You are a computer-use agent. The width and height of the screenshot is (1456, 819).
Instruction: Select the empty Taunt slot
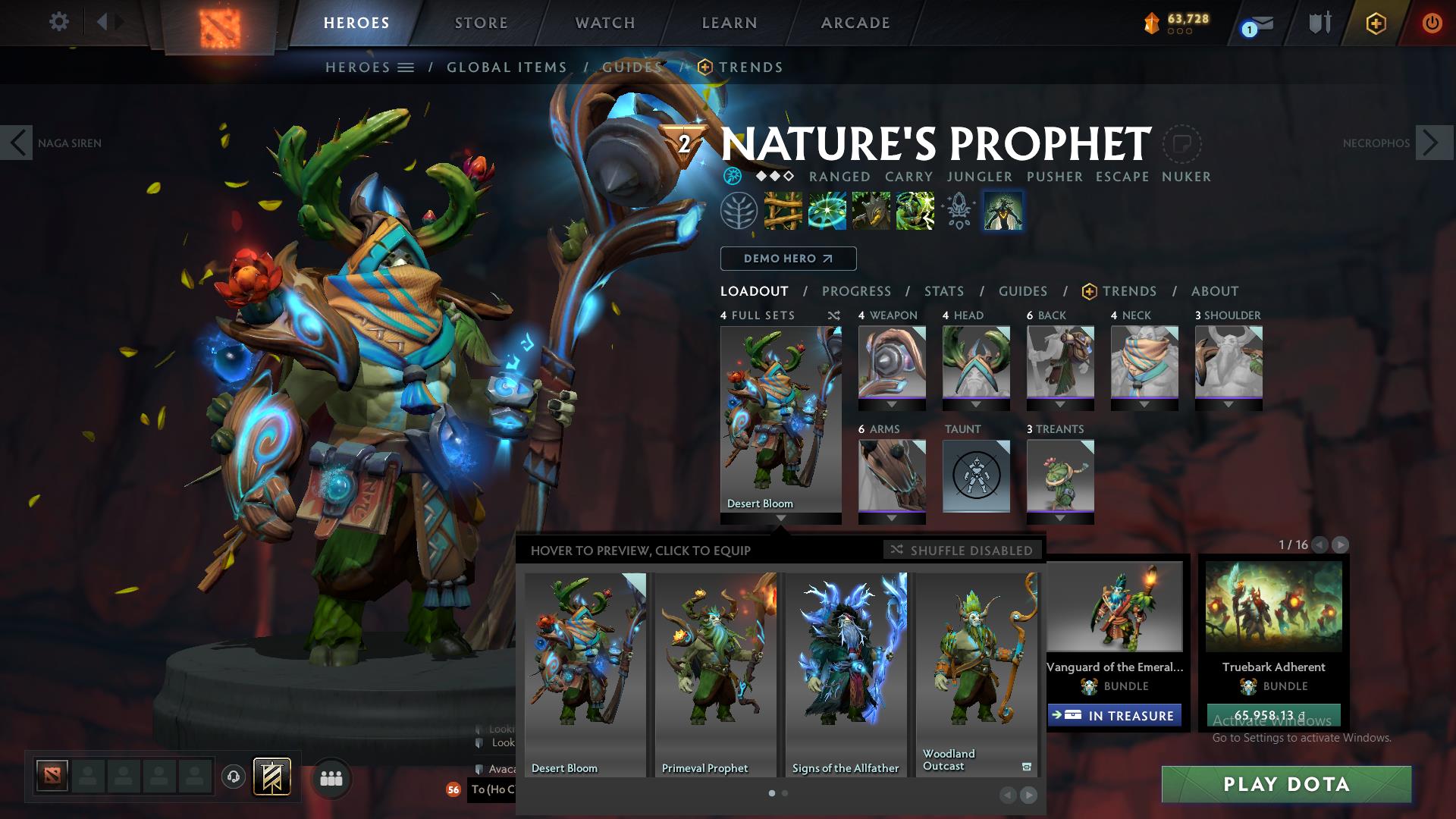pyautogui.click(x=976, y=476)
